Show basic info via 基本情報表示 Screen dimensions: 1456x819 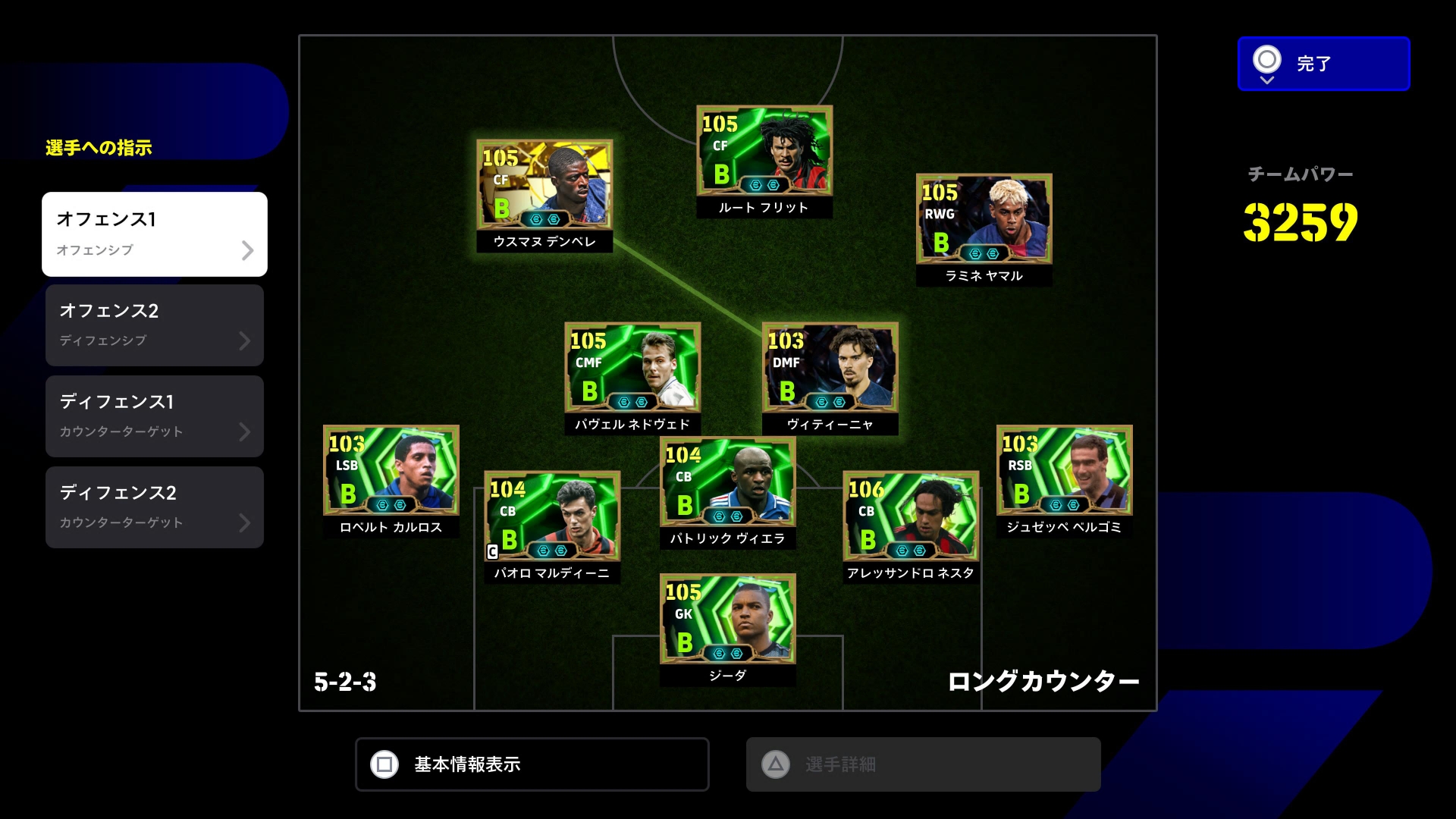[532, 764]
